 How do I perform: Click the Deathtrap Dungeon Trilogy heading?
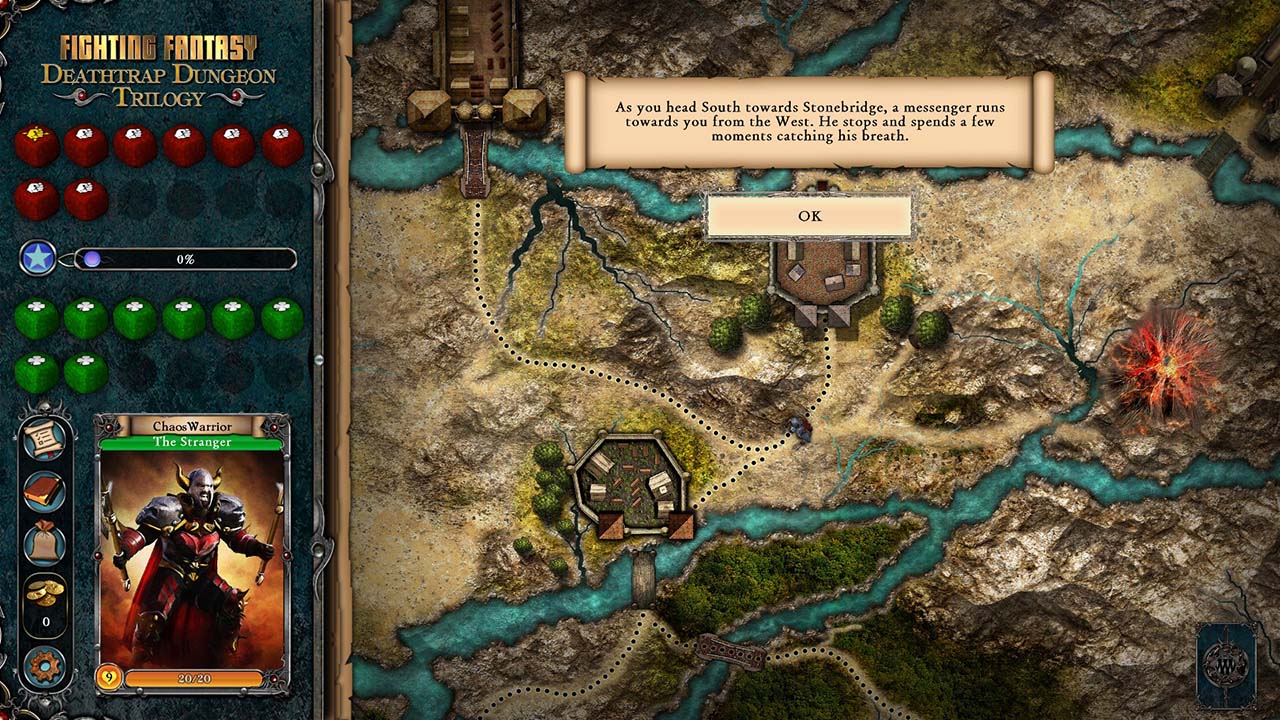click(163, 85)
